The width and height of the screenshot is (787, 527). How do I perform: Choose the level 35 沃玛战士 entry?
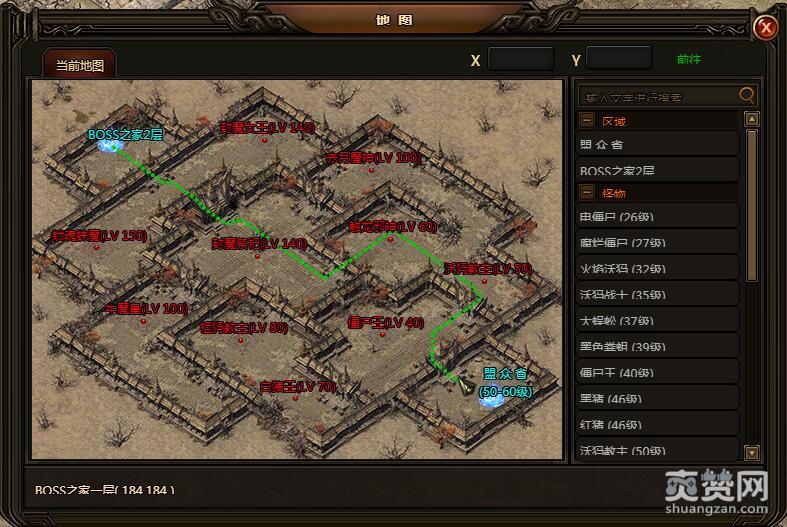click(658, 294)
